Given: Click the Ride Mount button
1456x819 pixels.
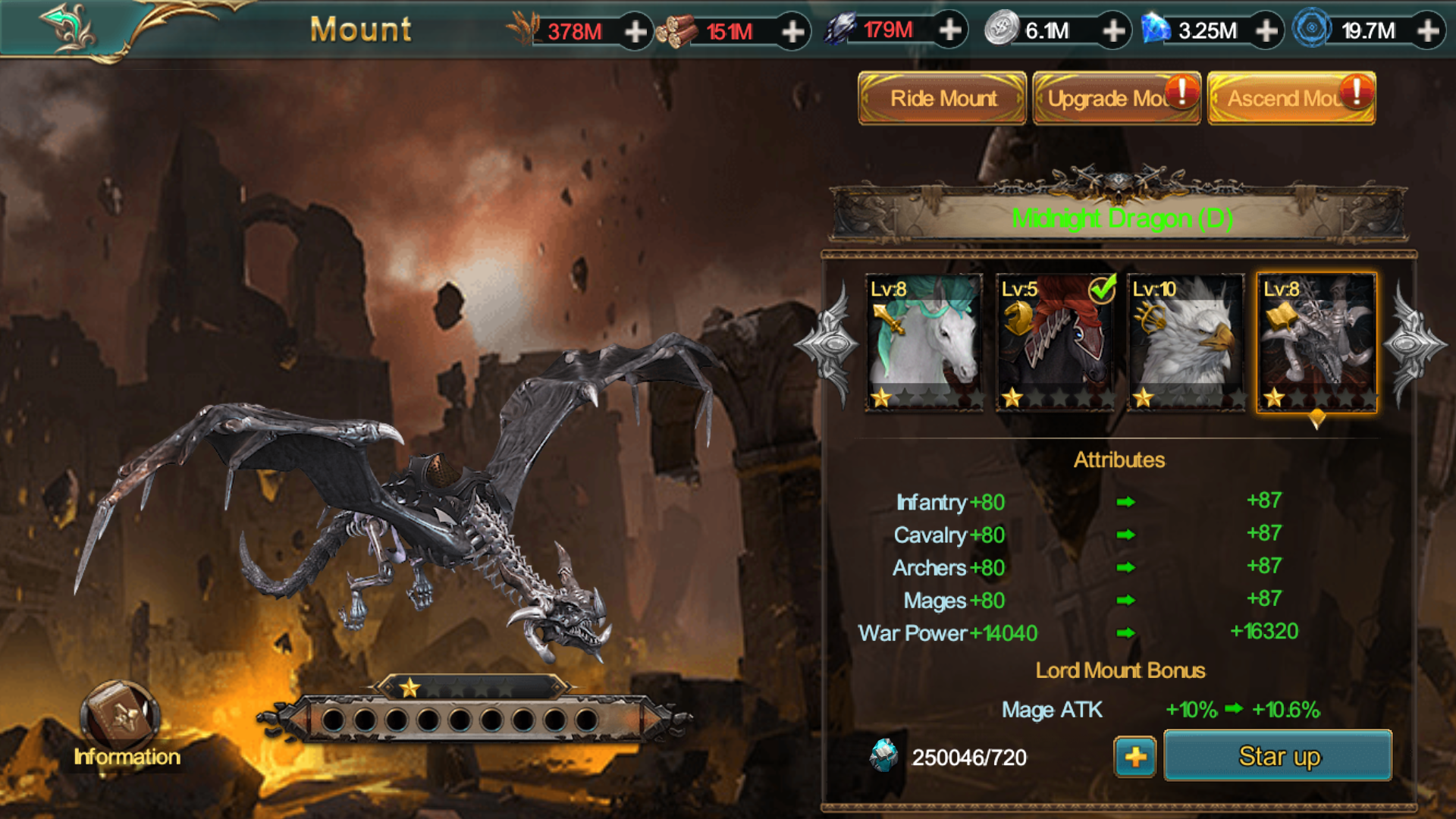Looking at the screenshot, I should (942, 99).
